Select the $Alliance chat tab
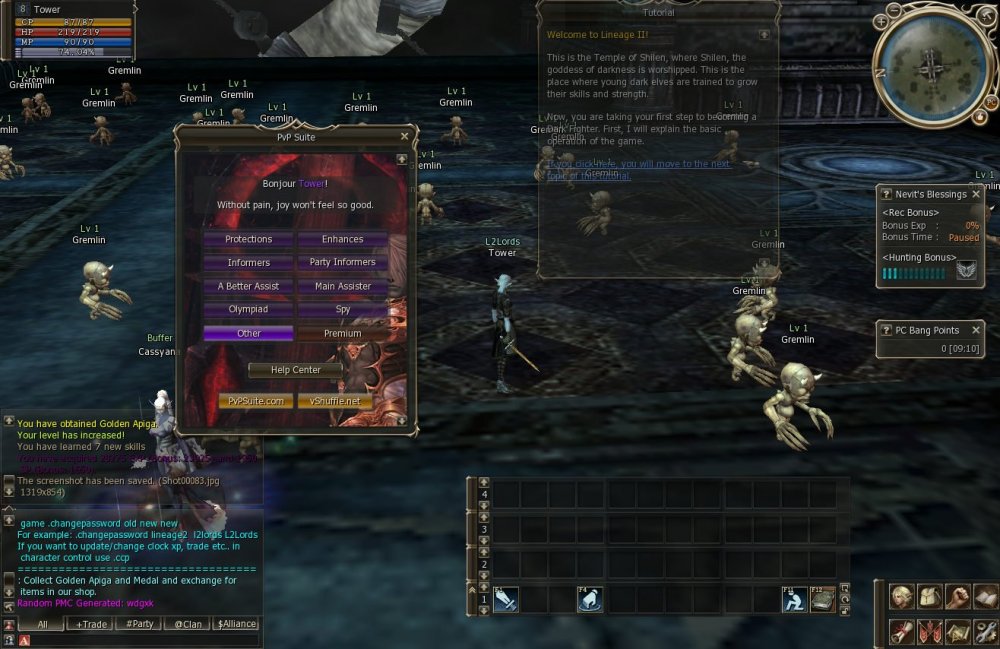 point(236,624)
